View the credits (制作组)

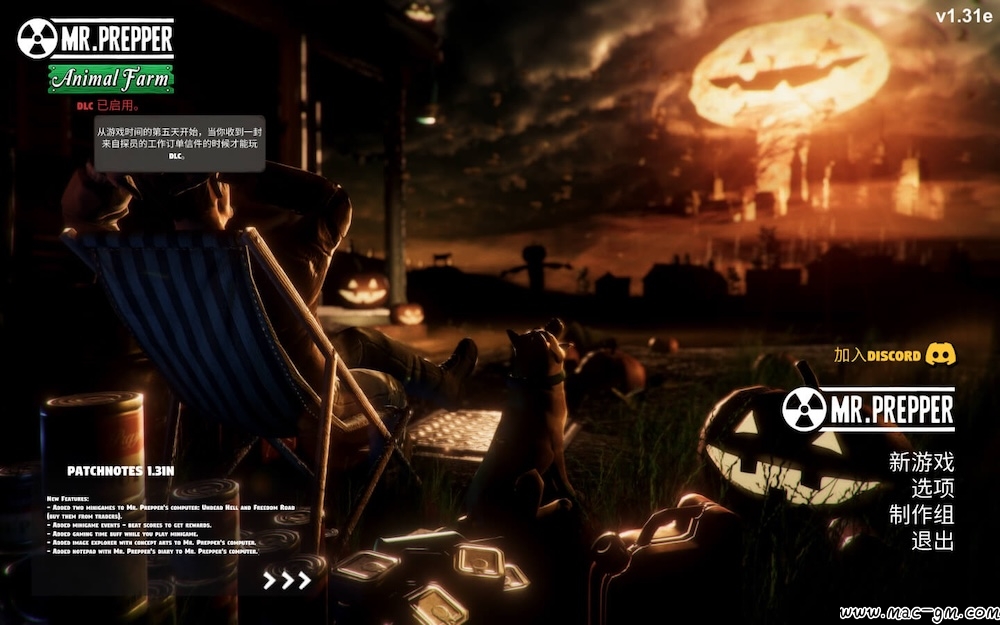pos(921,515)
